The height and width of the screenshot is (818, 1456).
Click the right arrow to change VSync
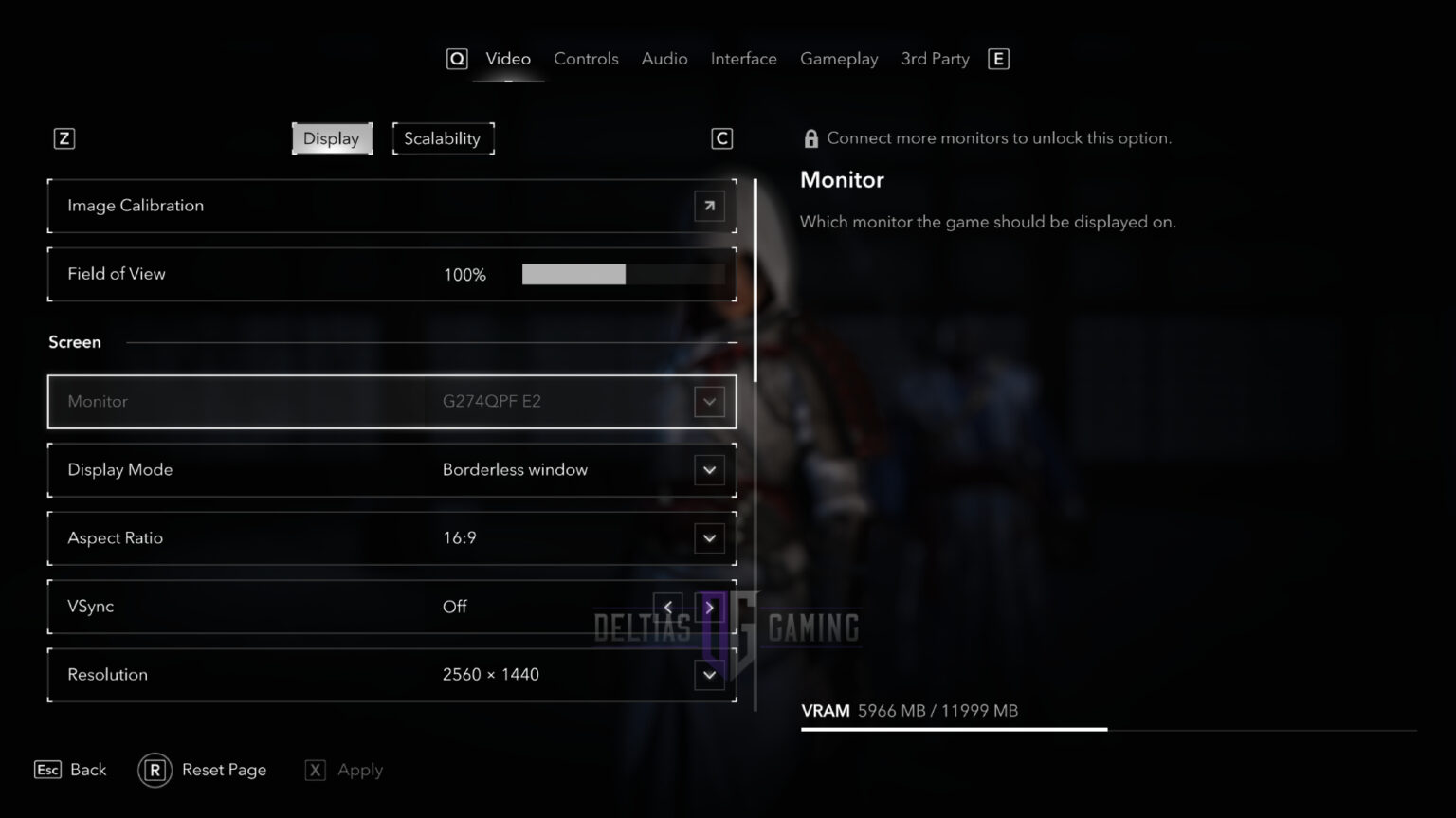pyautogui.click(x=709, y=607)
